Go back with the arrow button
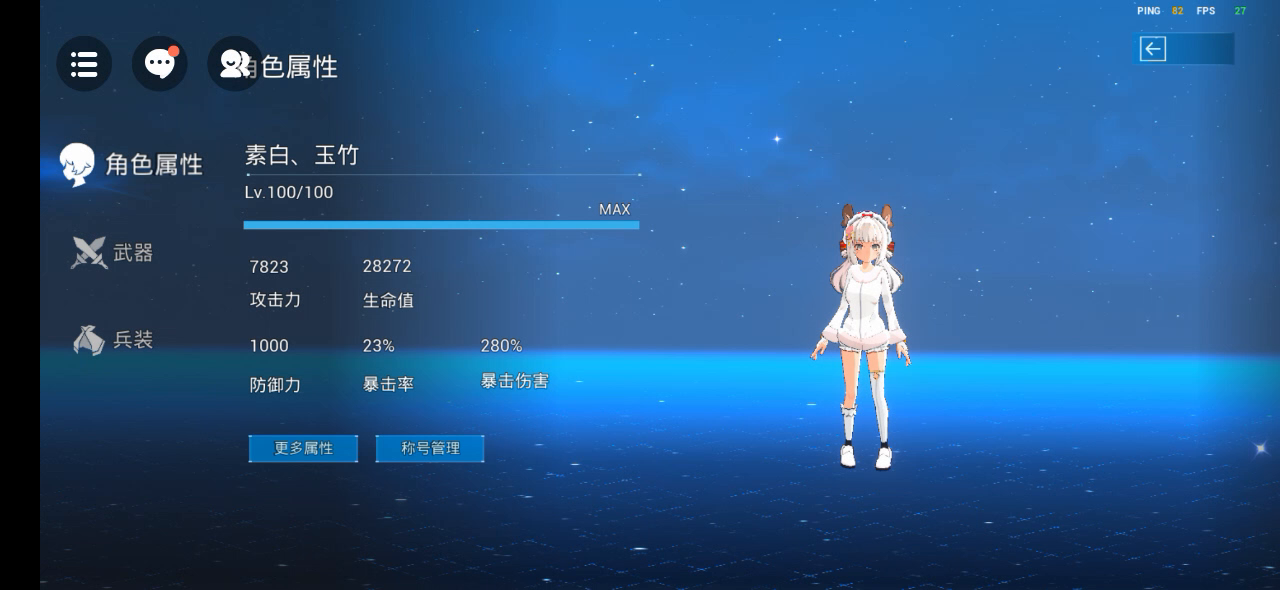Viewport: 1280px width, 590px height. (x=1154, y=49)
